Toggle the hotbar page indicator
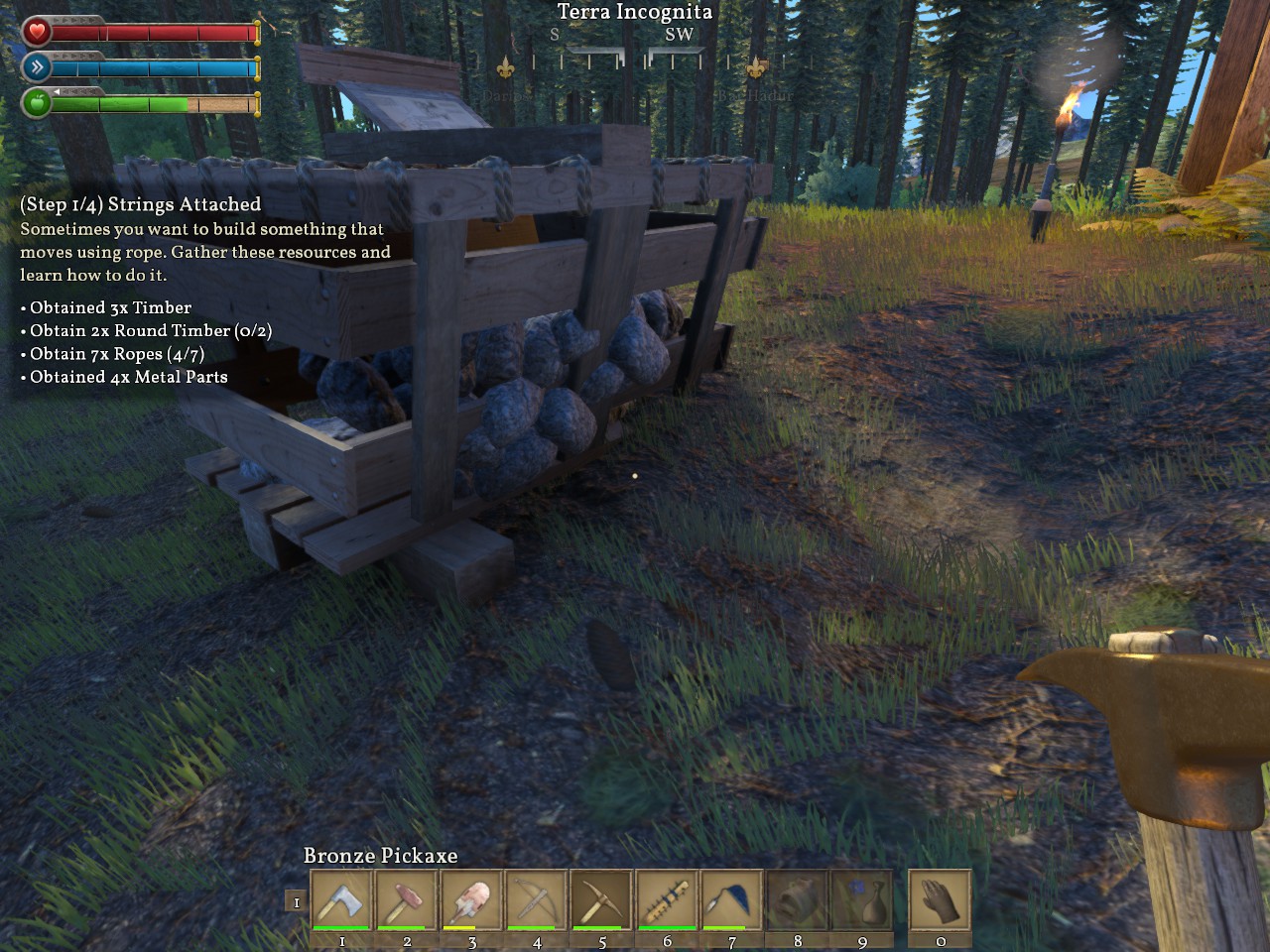Image resolution: width=1270 pixels, height=952 pixels. (x=296, y=901)
